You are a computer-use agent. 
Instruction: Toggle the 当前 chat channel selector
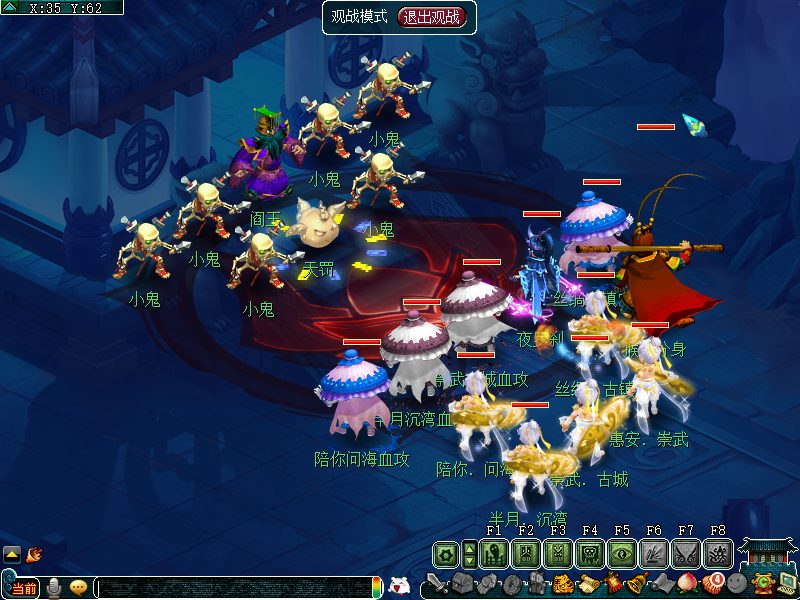[24, 588]
